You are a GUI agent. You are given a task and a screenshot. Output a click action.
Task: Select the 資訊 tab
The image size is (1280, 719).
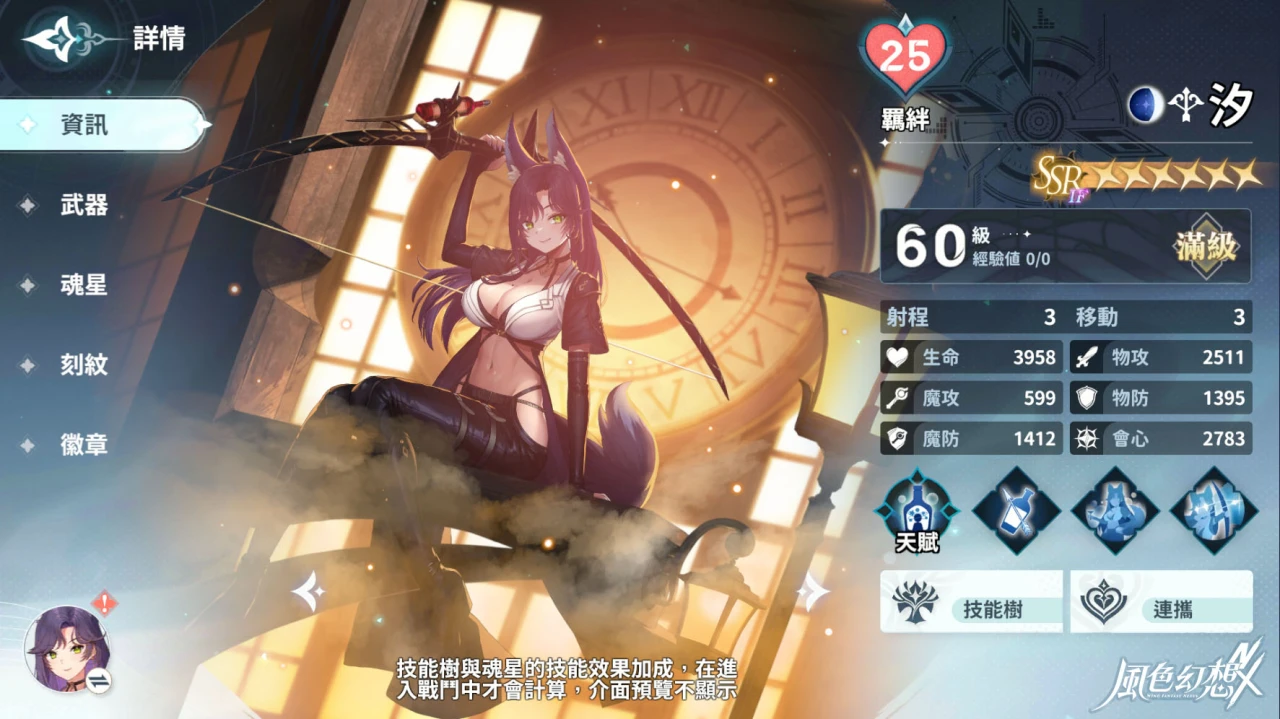85,125
